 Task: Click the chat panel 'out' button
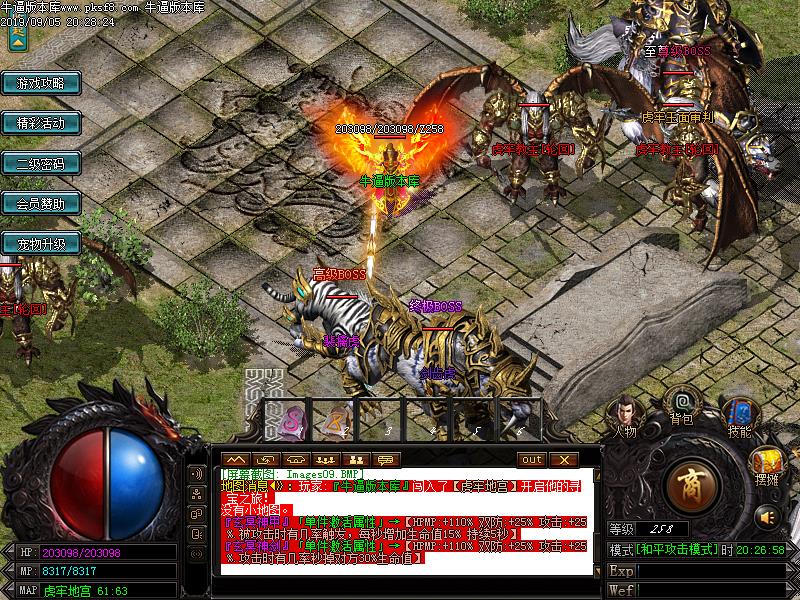pyautogui.click(x=532, y=459)
